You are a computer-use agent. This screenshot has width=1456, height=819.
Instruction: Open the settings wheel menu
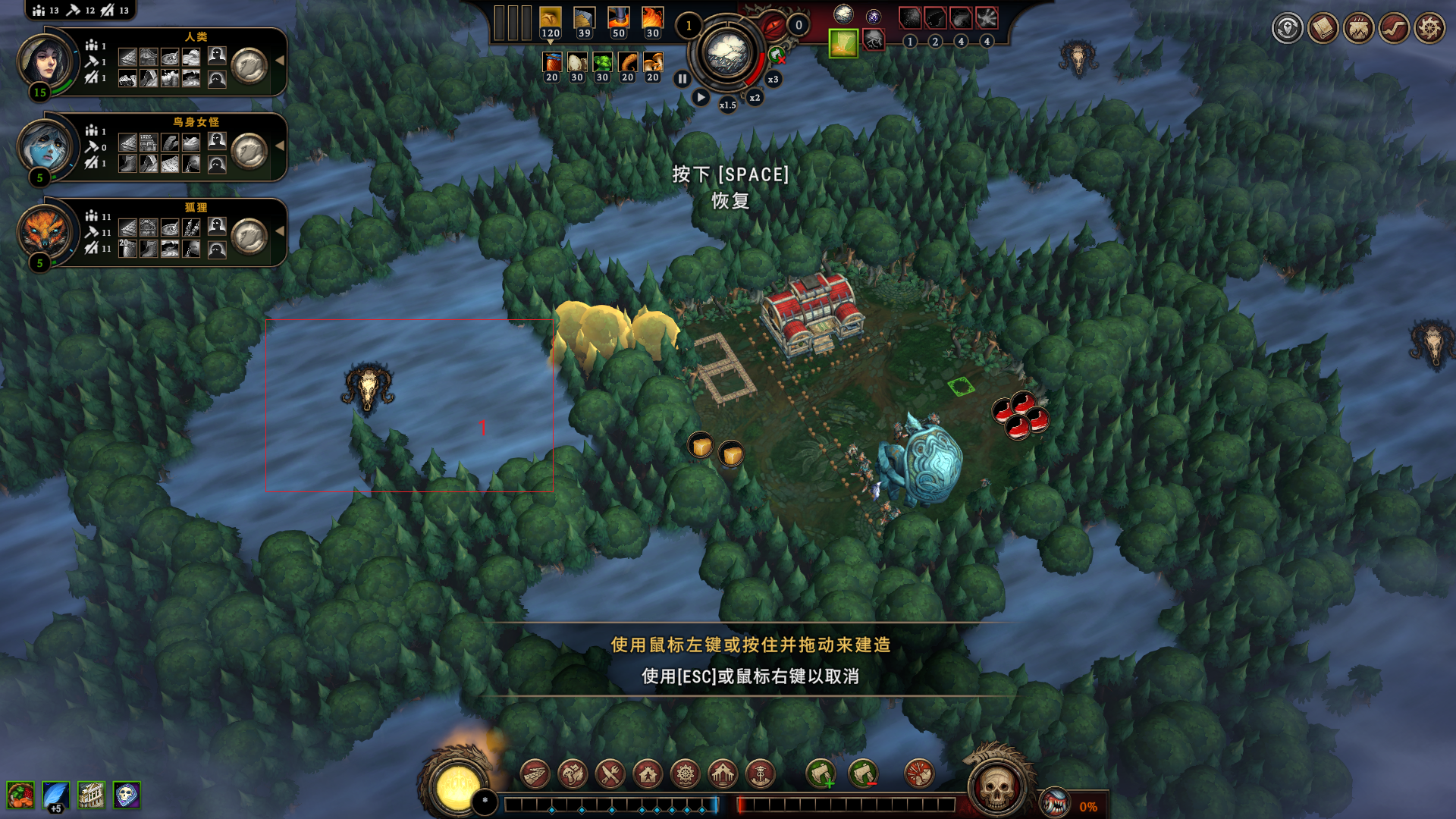coord(1429,29)
